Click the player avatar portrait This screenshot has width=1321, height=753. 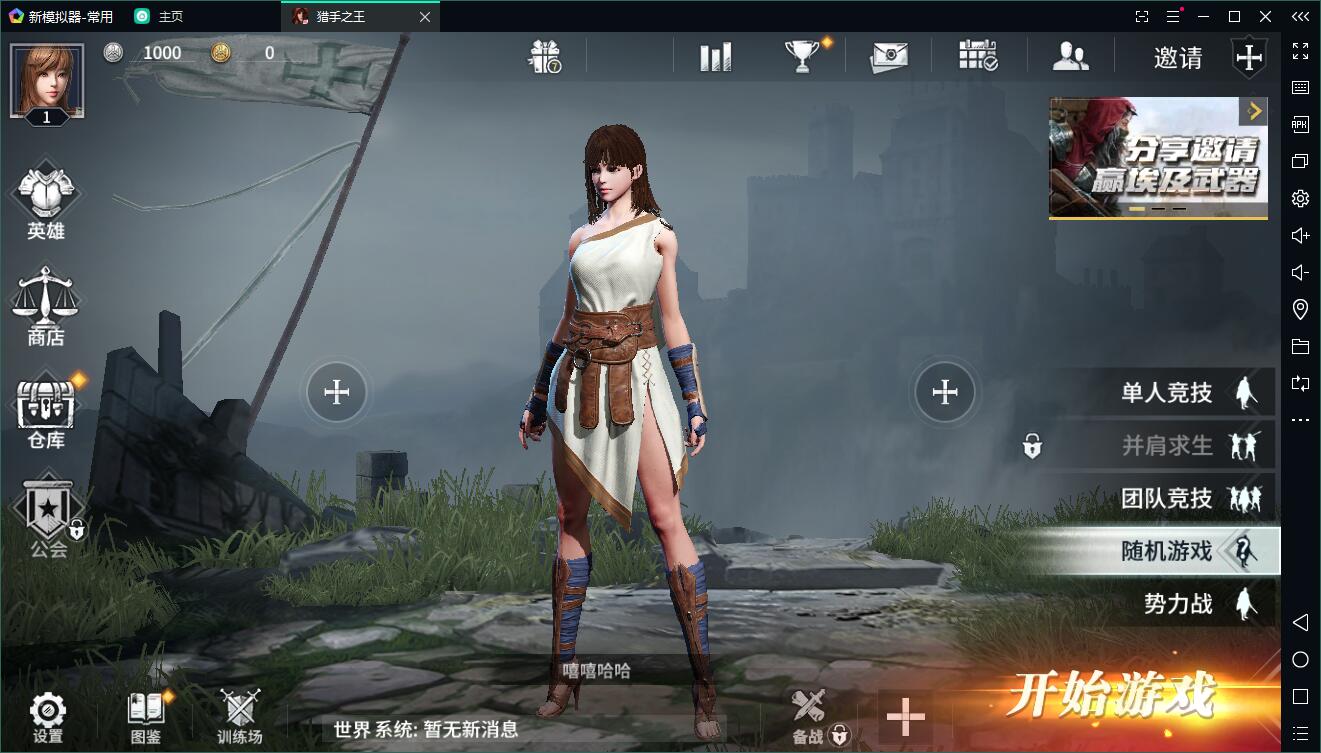point(46,80)
